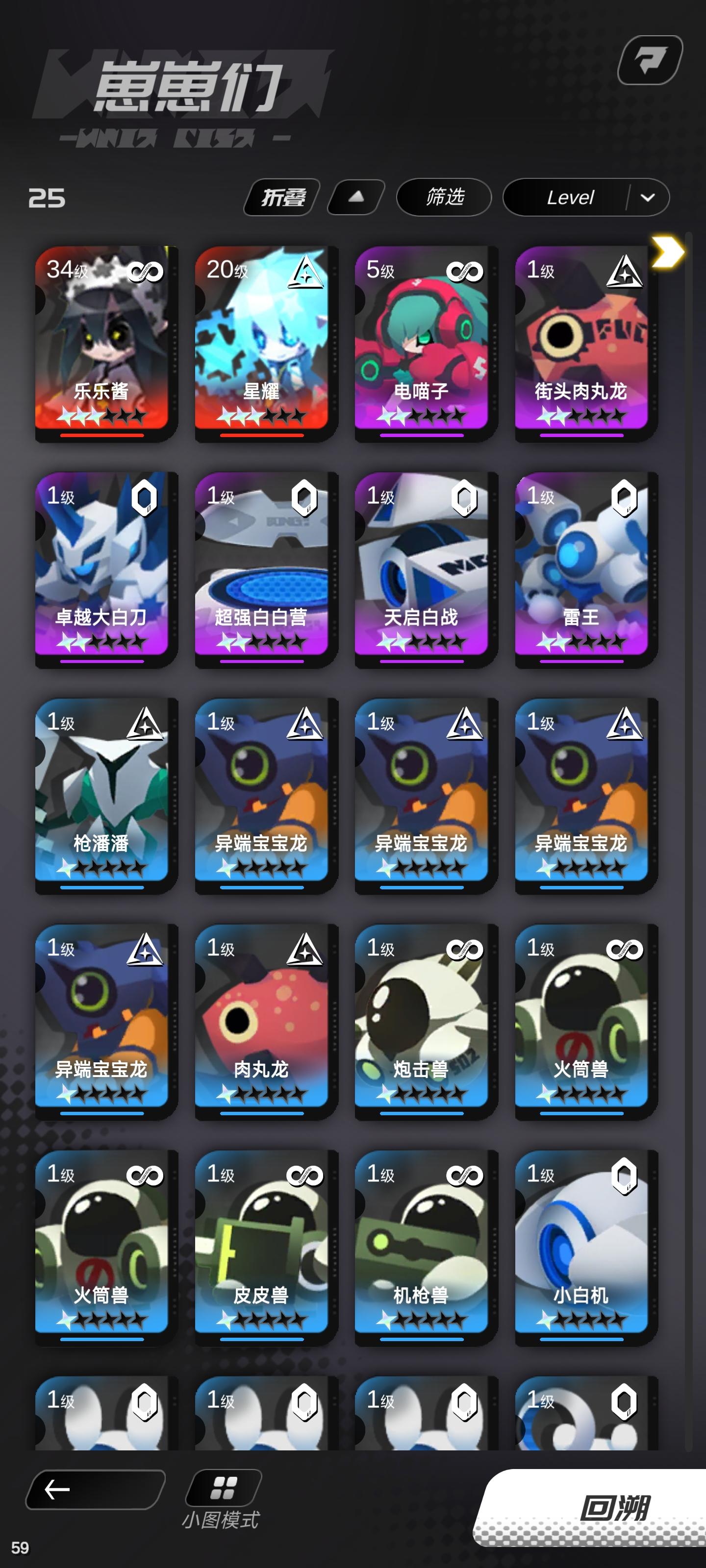706x1568 pixels.
Task: Click the hexagon icon on 小白机 card
Action: [625, 1176]
